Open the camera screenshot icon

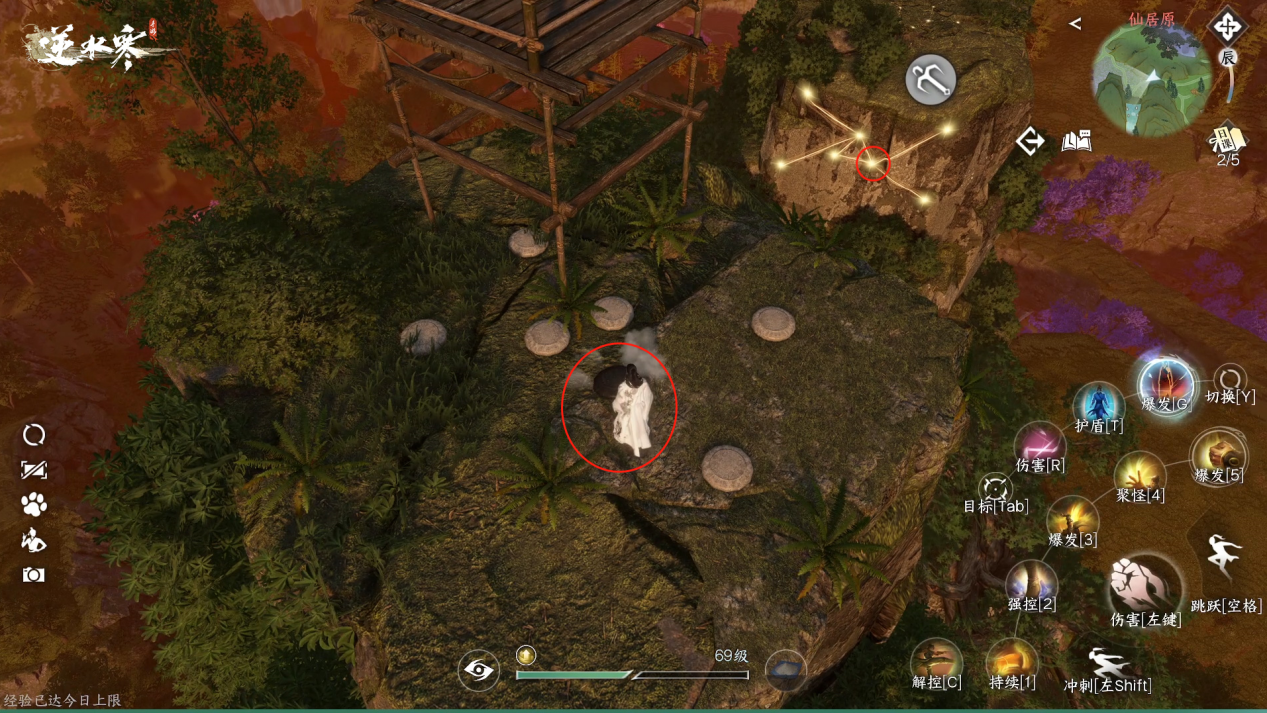34,575
